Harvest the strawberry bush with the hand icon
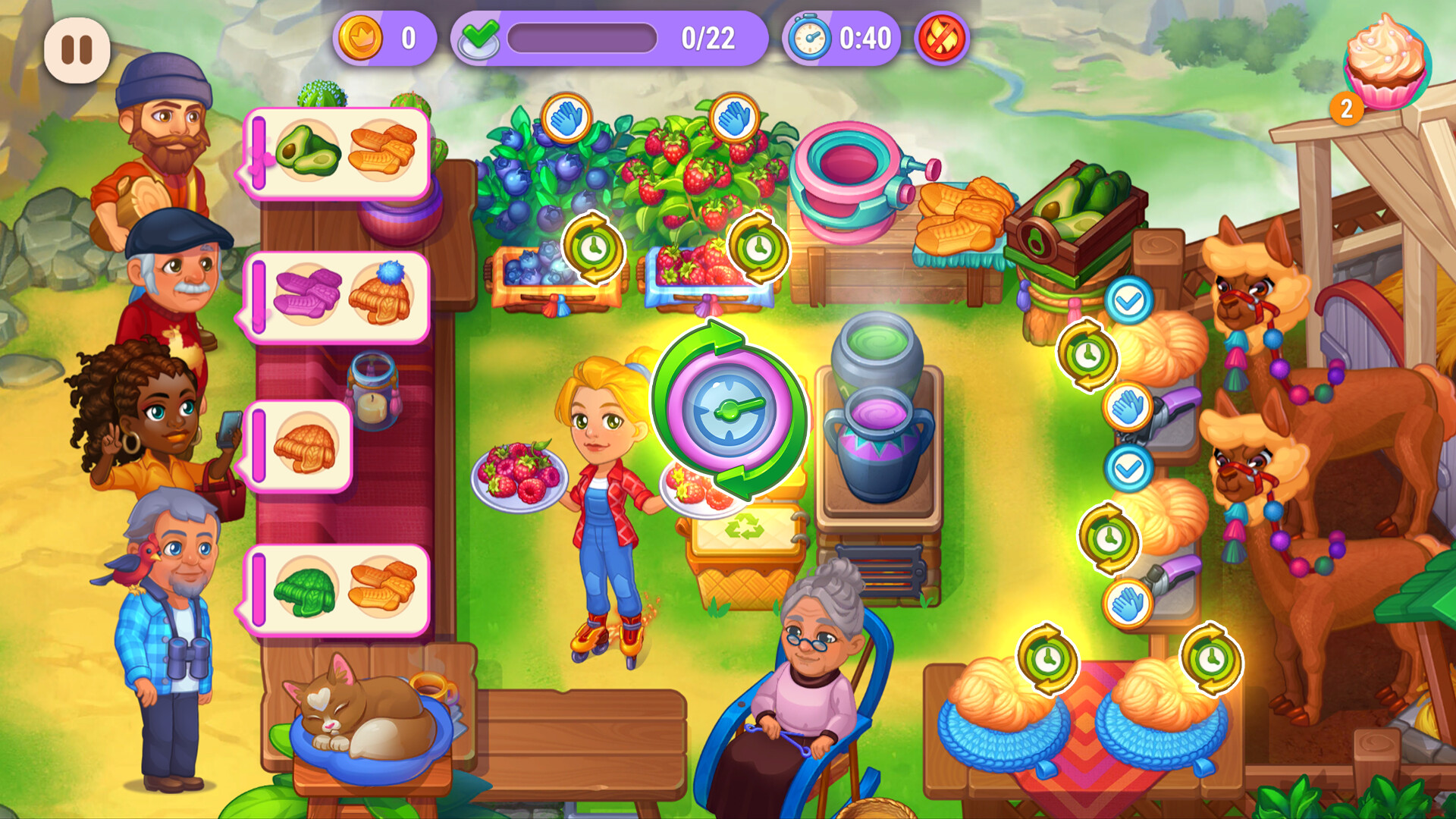Viewport: 1456px width, 819px height. click(736, 118)
